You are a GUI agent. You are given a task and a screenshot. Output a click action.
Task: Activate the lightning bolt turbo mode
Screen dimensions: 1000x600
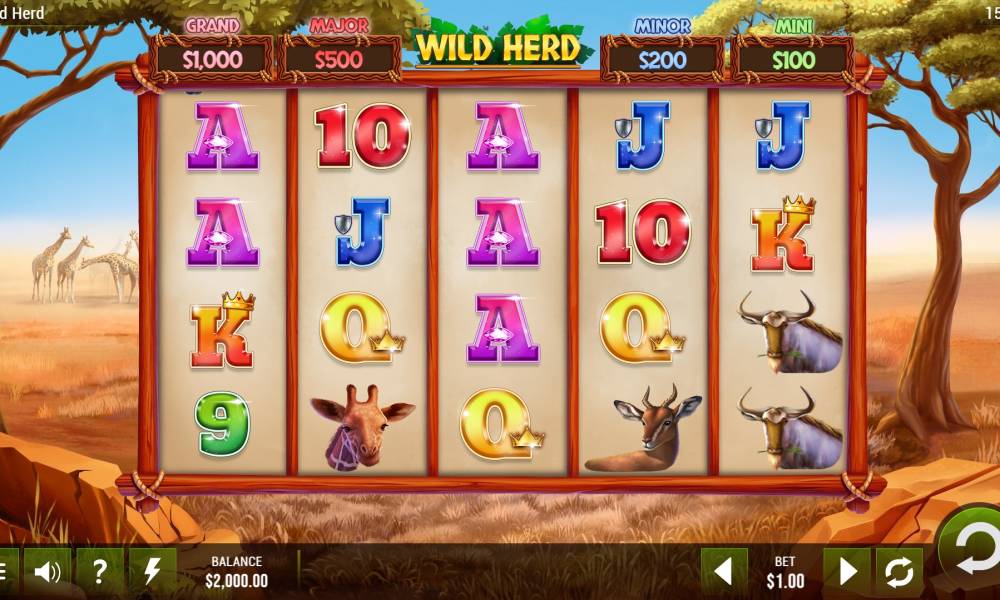[x=152, y=572]
